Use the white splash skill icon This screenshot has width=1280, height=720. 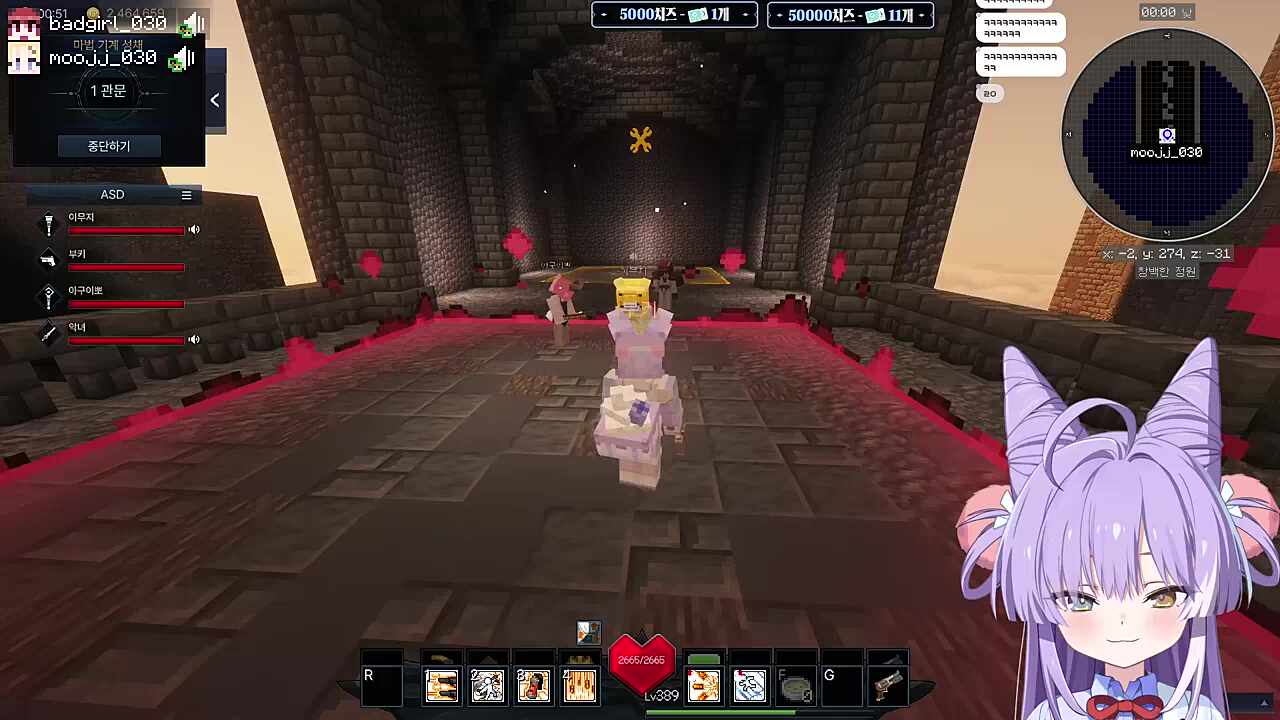749,686
